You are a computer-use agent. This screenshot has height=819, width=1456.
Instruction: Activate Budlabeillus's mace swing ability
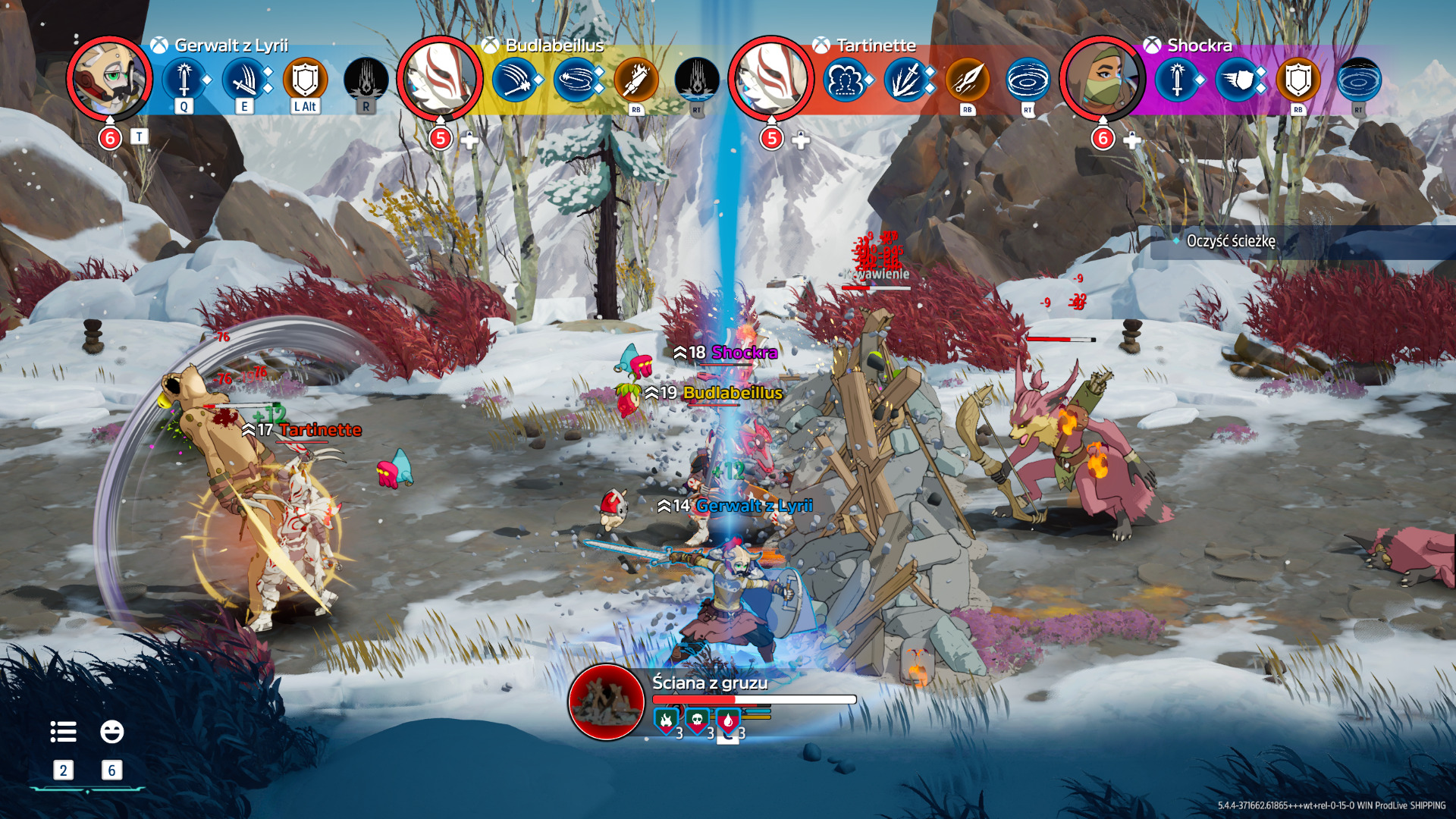514,79
